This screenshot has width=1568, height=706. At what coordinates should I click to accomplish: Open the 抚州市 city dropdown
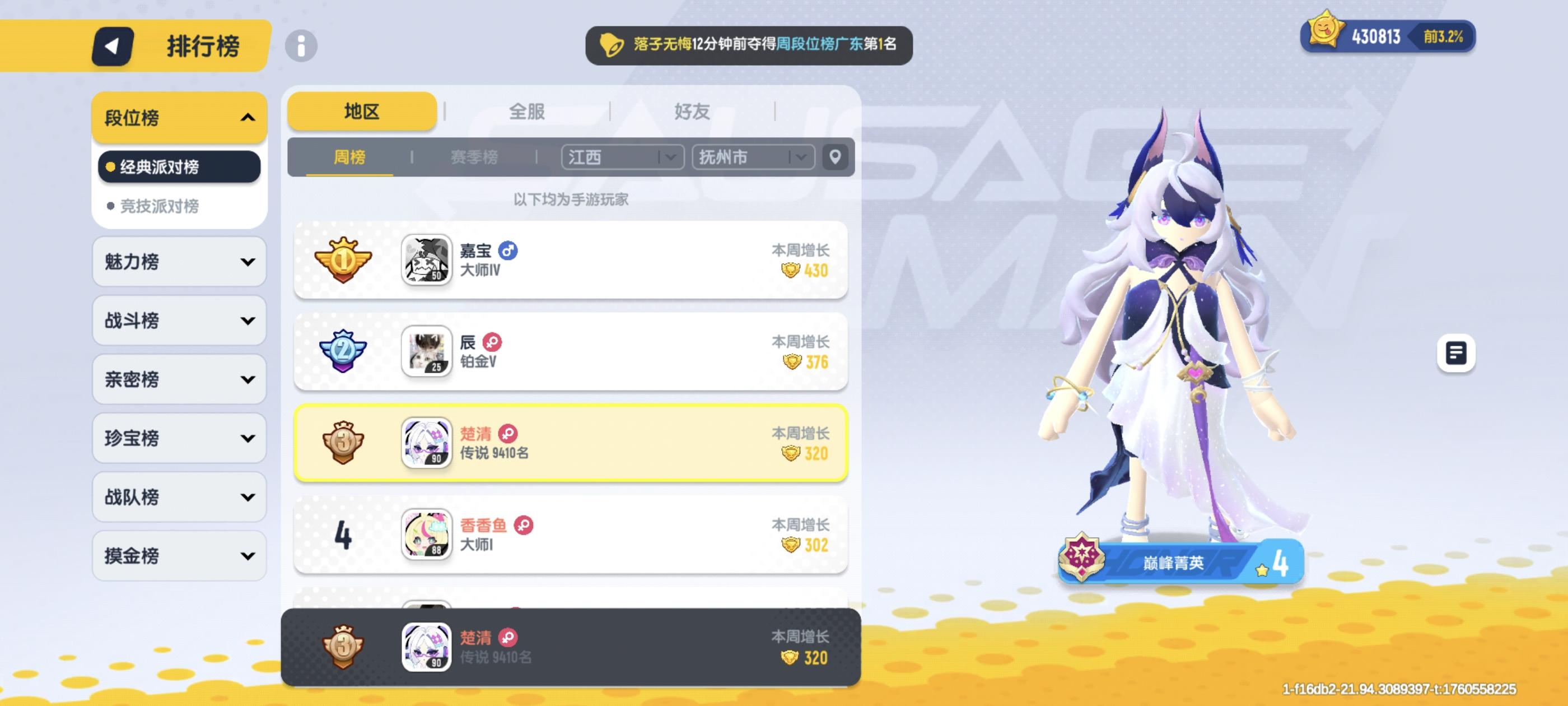click(x=752, y=157)
